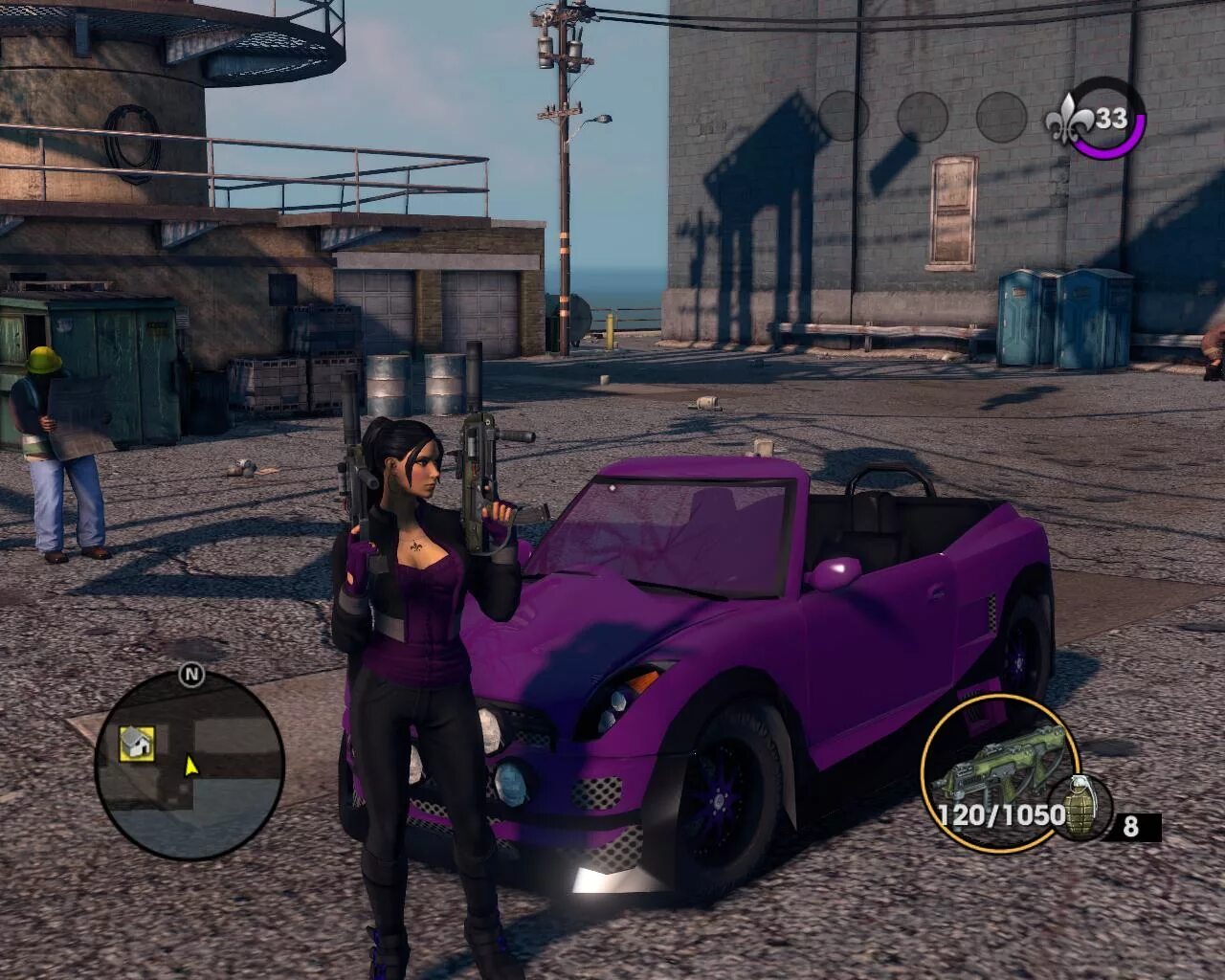Click the yellow player arrow on minimap
Image resolution: width=1225 pixels, height=980 pixels.
pos(190,765)
